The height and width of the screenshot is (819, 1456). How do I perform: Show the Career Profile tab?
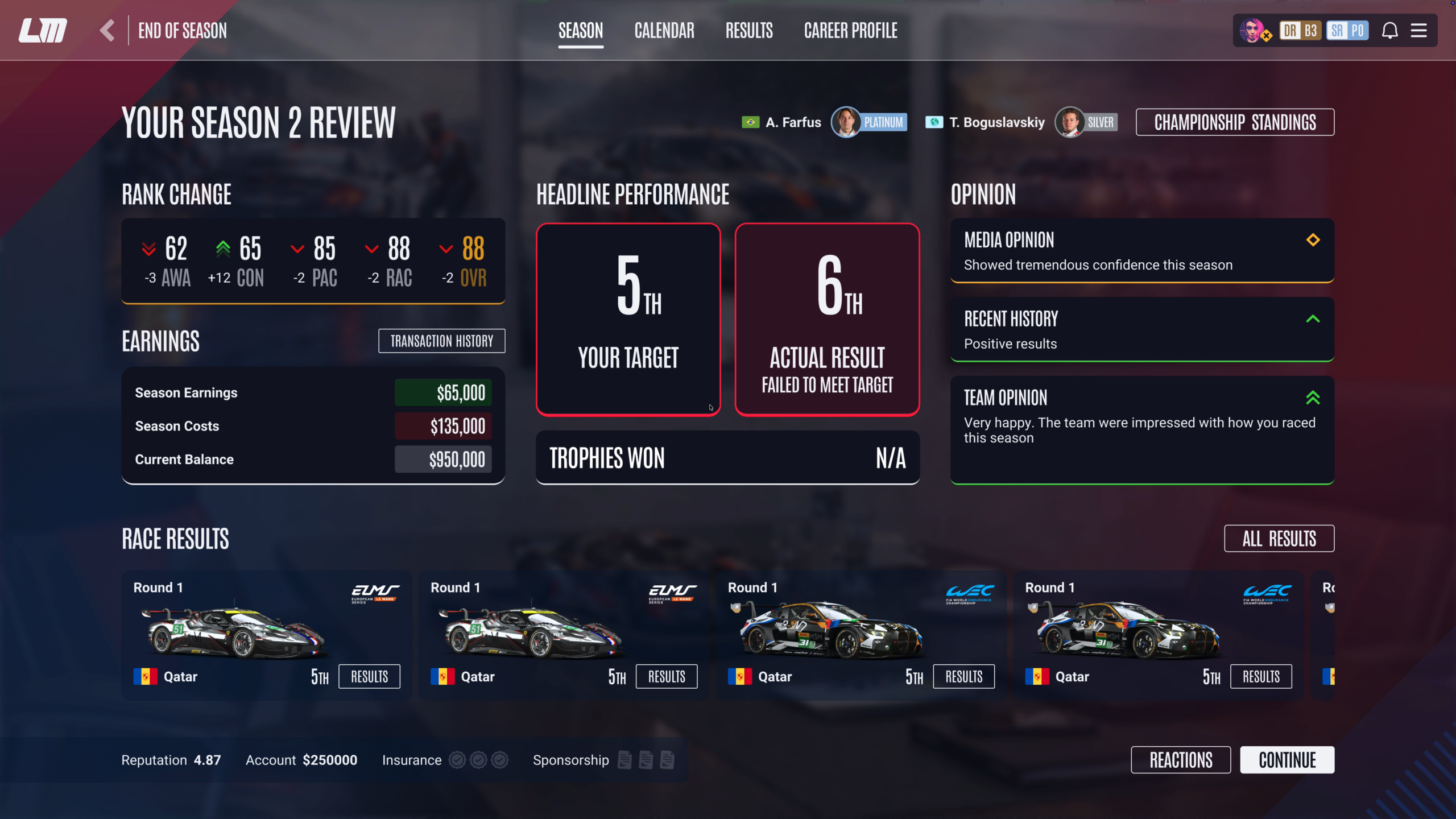coord(850,31)
